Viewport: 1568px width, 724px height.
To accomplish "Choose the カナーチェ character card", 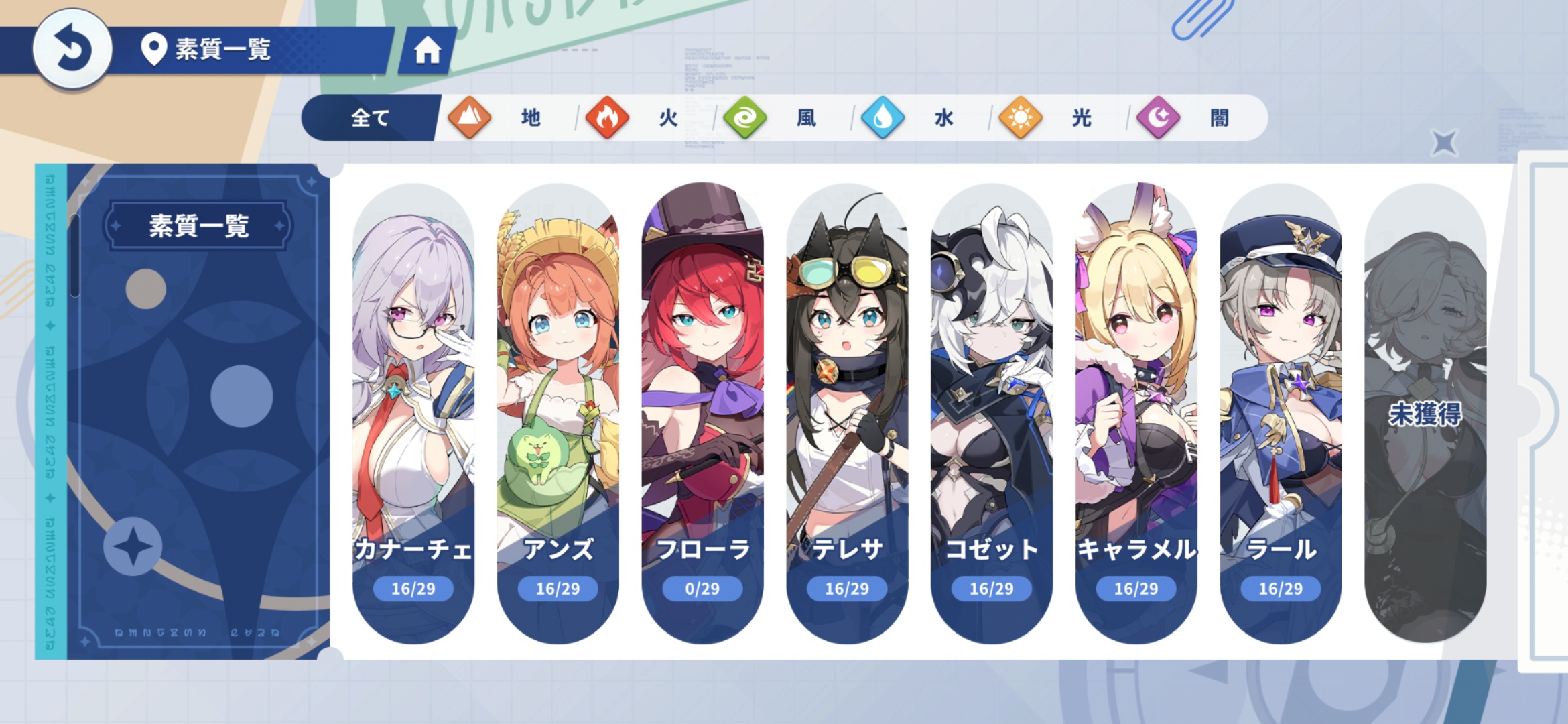I will coord(413,412).
